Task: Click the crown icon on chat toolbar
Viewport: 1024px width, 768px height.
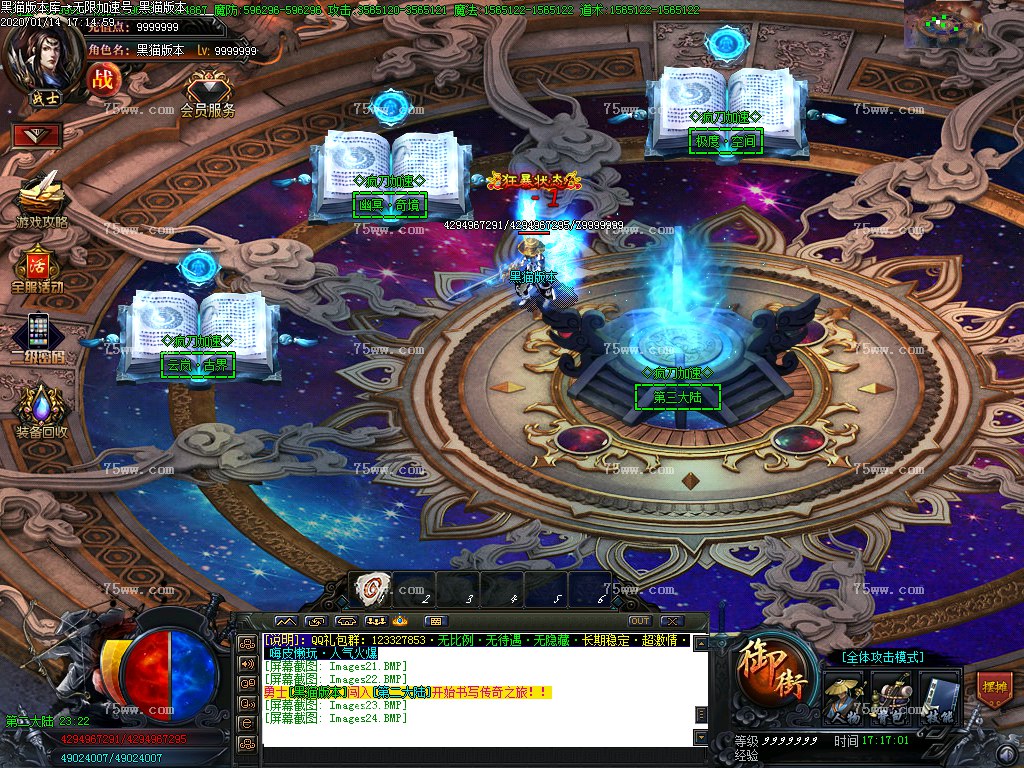Action: point(400,621)
